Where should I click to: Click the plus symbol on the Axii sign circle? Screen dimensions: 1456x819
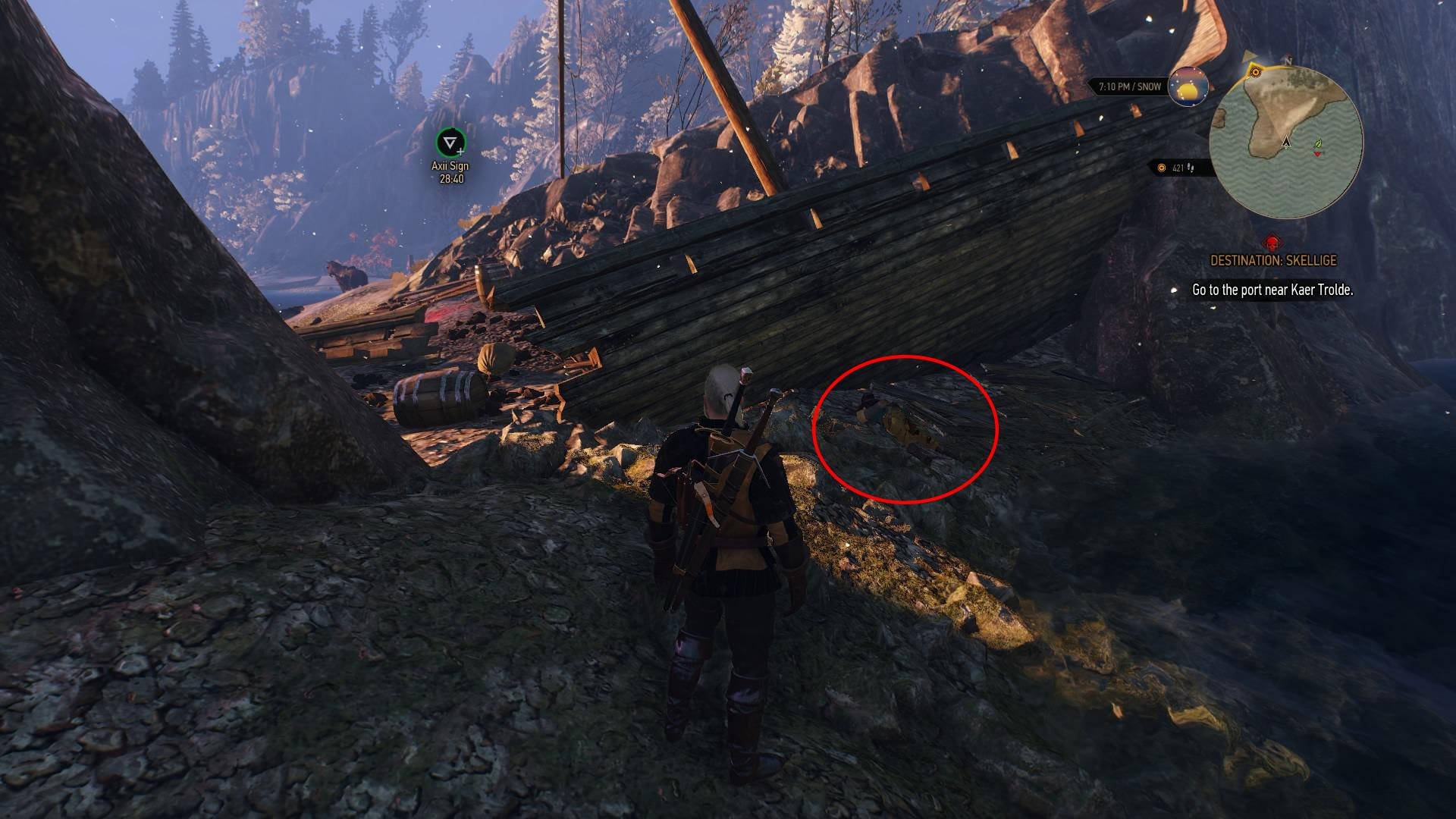[x=460, y=152]
